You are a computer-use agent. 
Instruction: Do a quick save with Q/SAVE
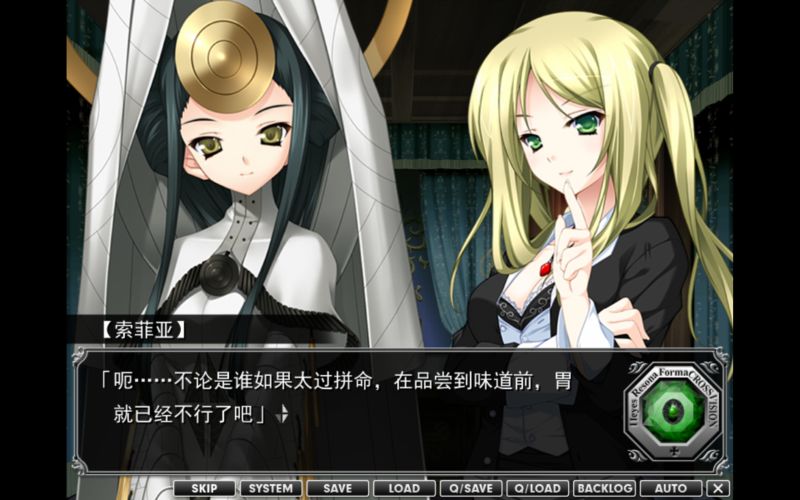(x=471, y=488)
